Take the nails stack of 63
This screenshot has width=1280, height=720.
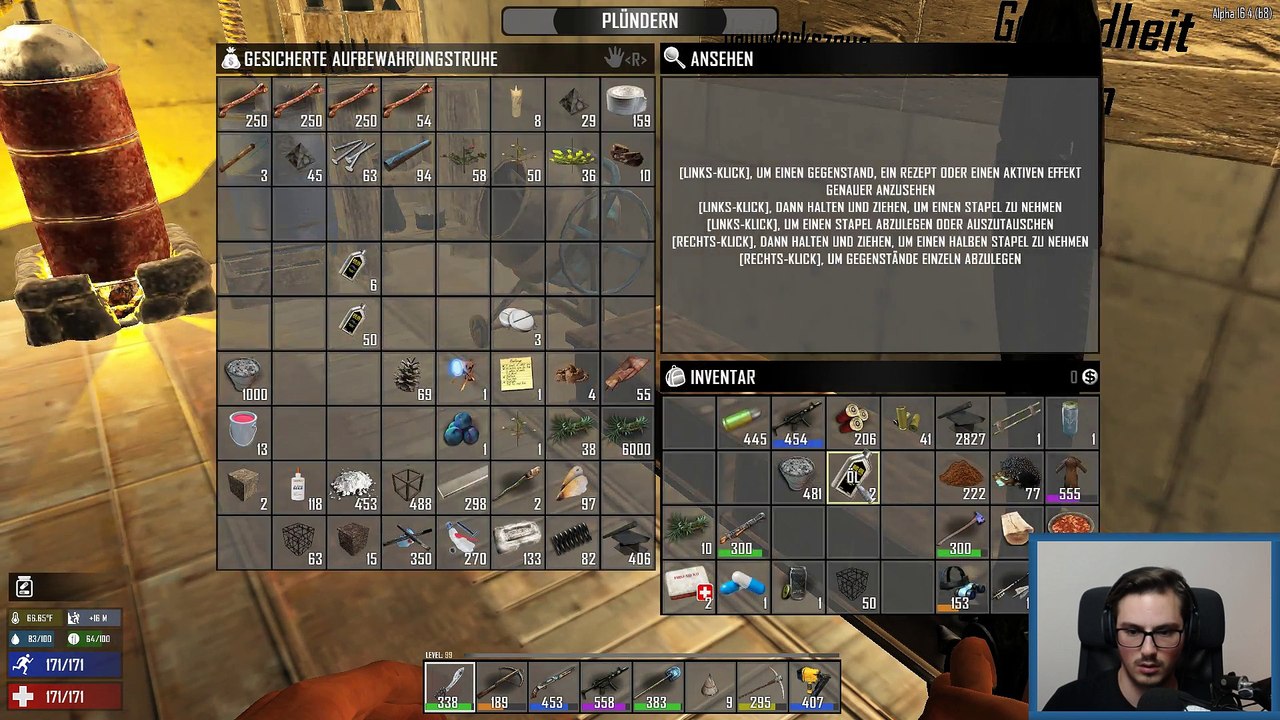coord(353,158)
